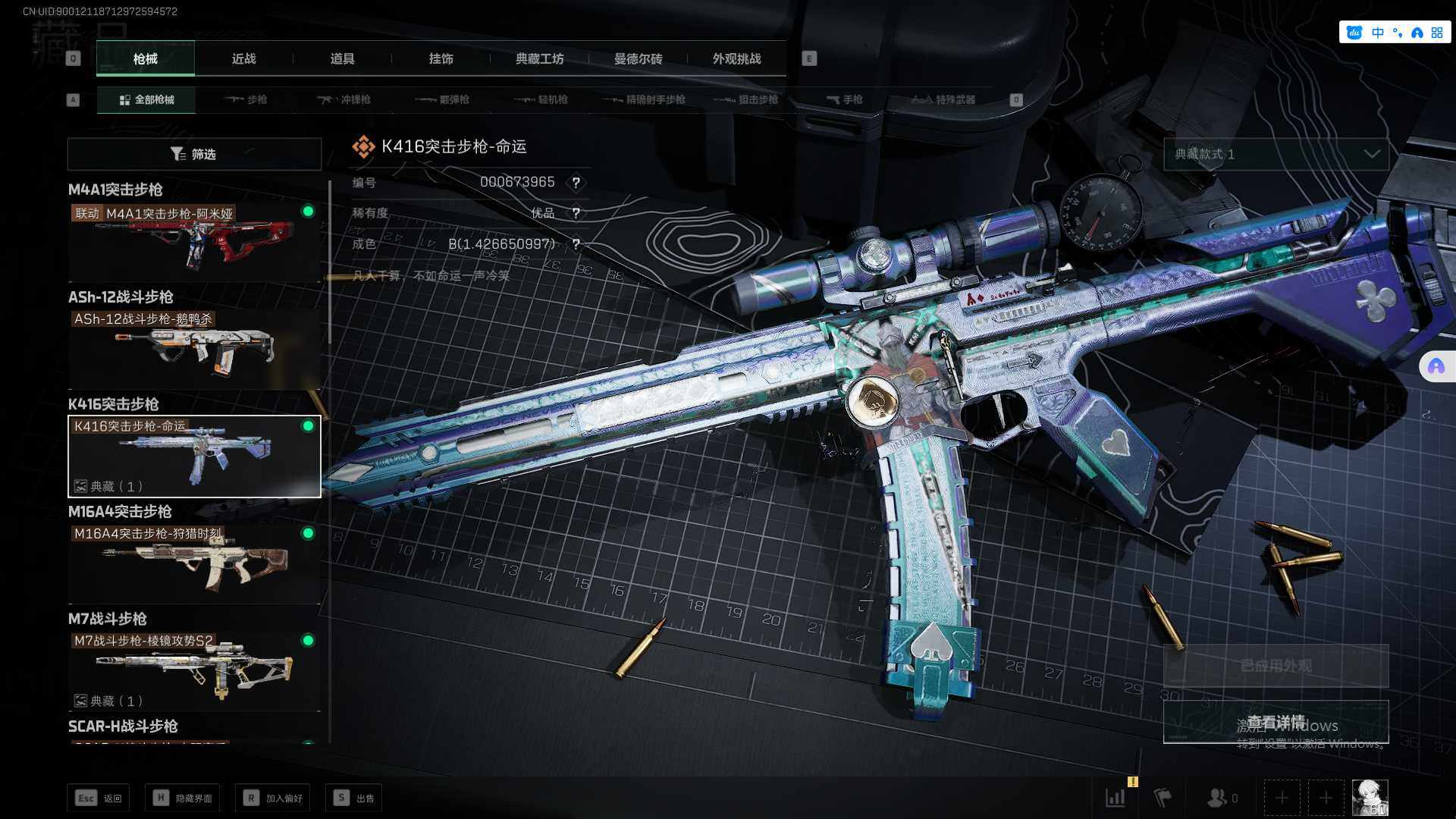
Task: Open the 曼德尔砖 tab
Action: click(x=638, y=58)
